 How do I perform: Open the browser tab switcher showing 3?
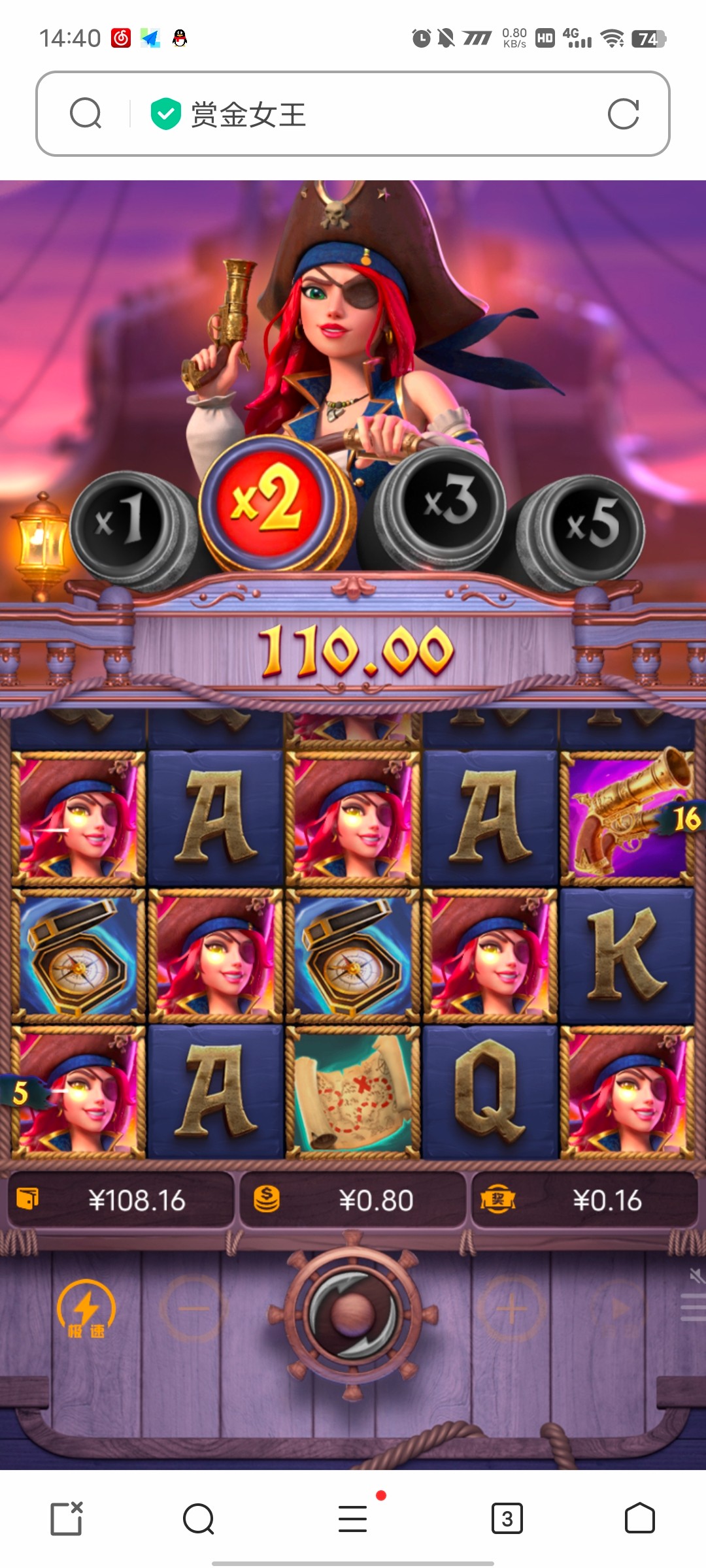(507, 1518)
